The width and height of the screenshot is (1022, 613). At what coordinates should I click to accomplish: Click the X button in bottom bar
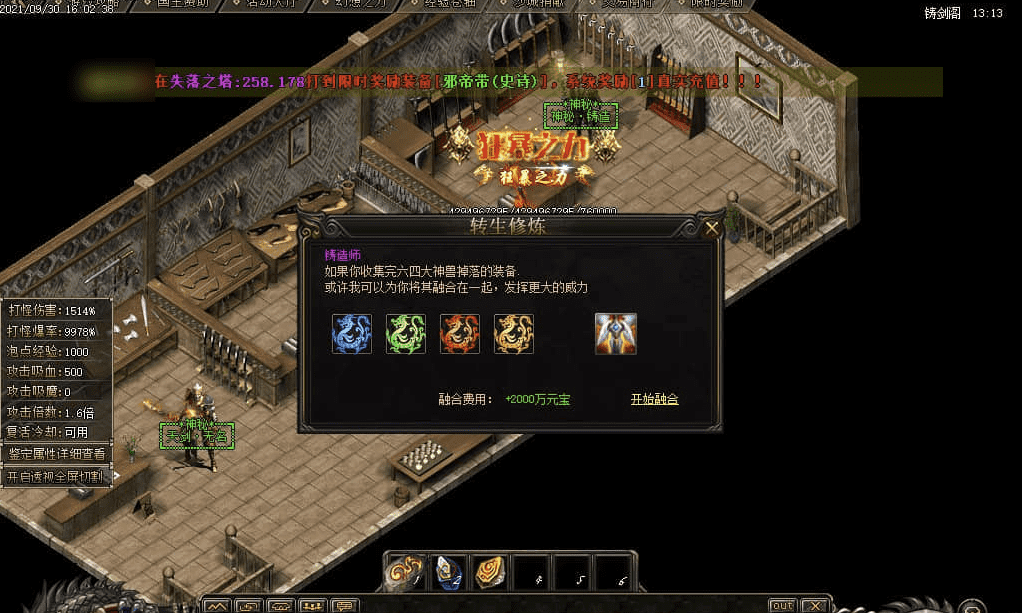[815, 605]
